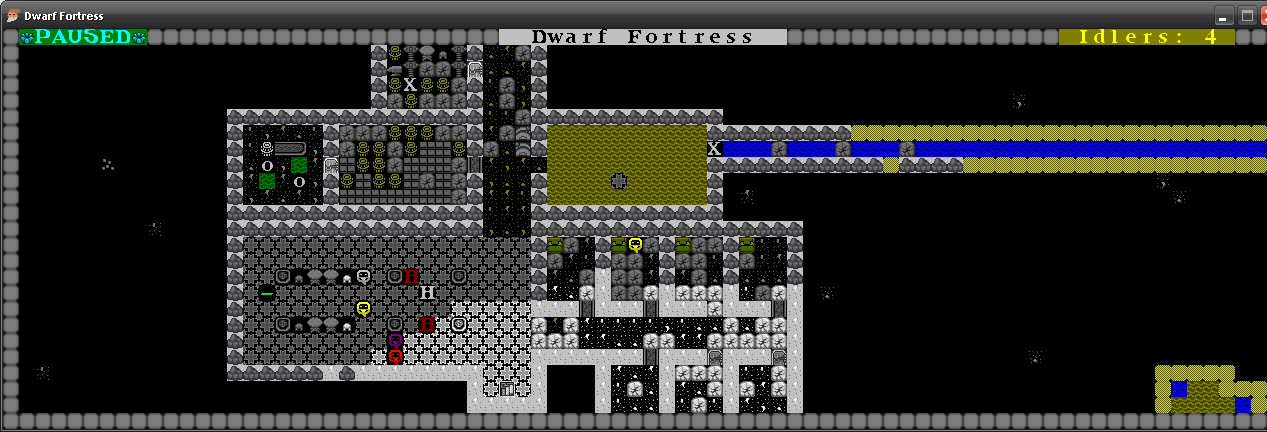Maximize the Dwarf Fortress window
This screenshot has width=1267, height=432.
click(1247, 15)
